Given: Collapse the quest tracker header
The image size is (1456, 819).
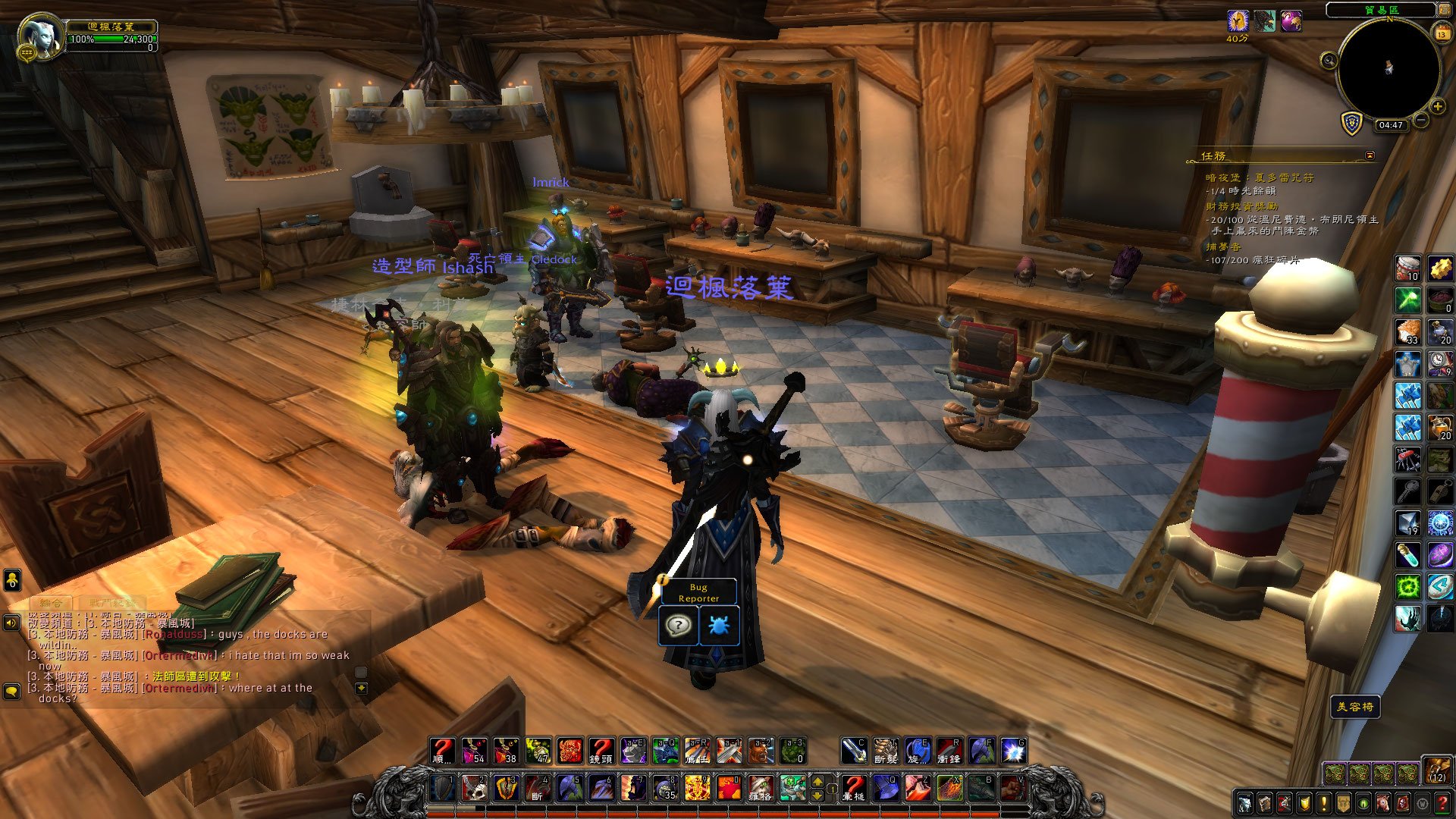Looking at the screenshot, I should pos(1370,155).
